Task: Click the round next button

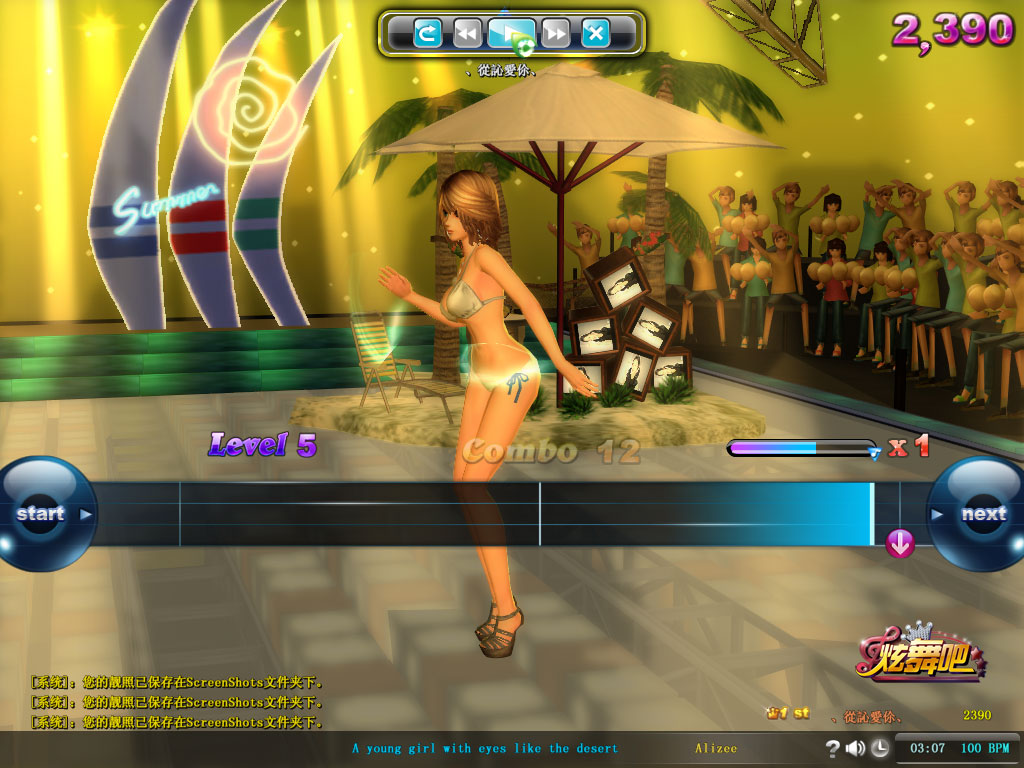Action: [981, 514]
